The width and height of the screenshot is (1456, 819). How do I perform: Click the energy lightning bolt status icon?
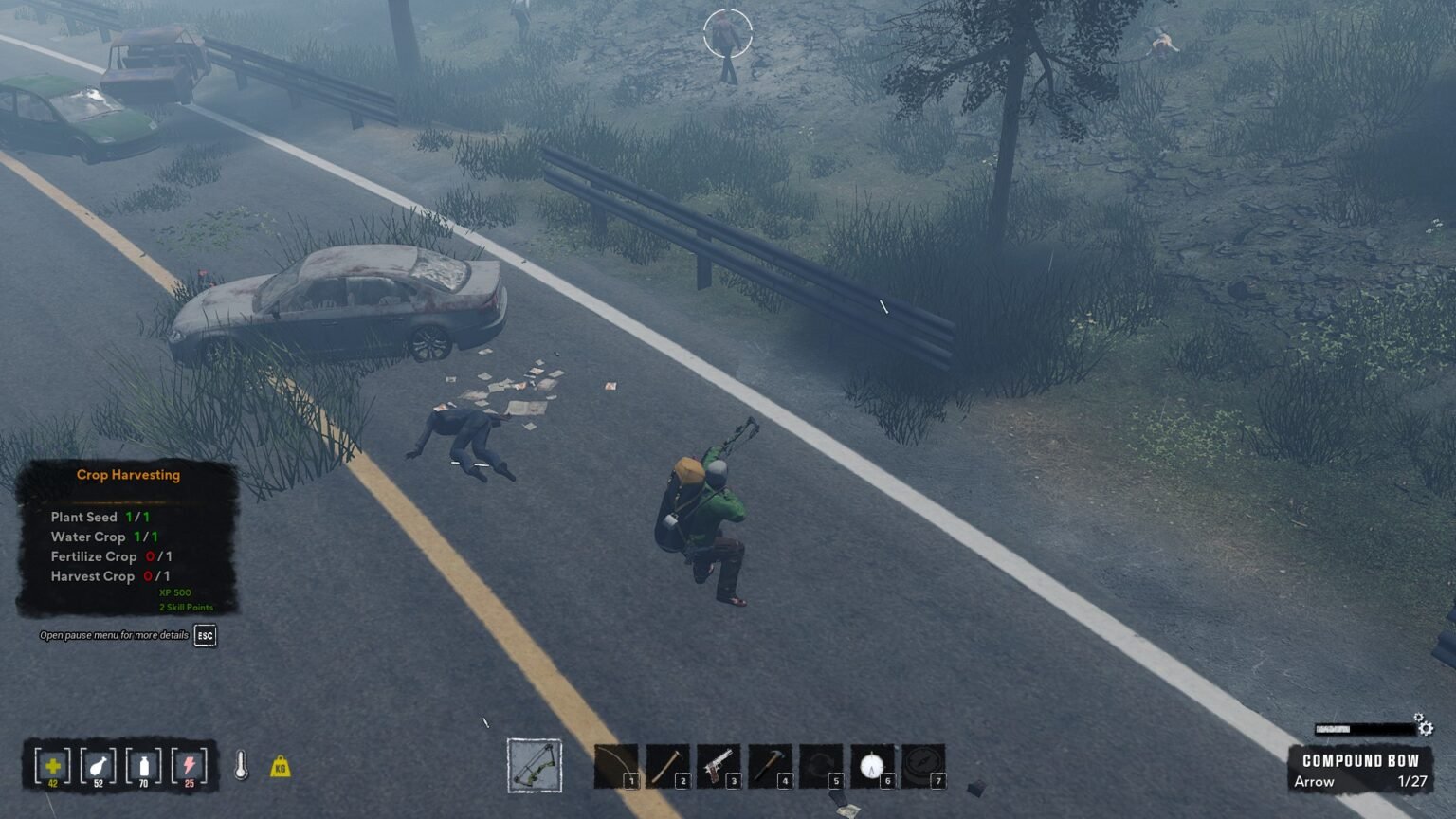(x=190, y=766)
